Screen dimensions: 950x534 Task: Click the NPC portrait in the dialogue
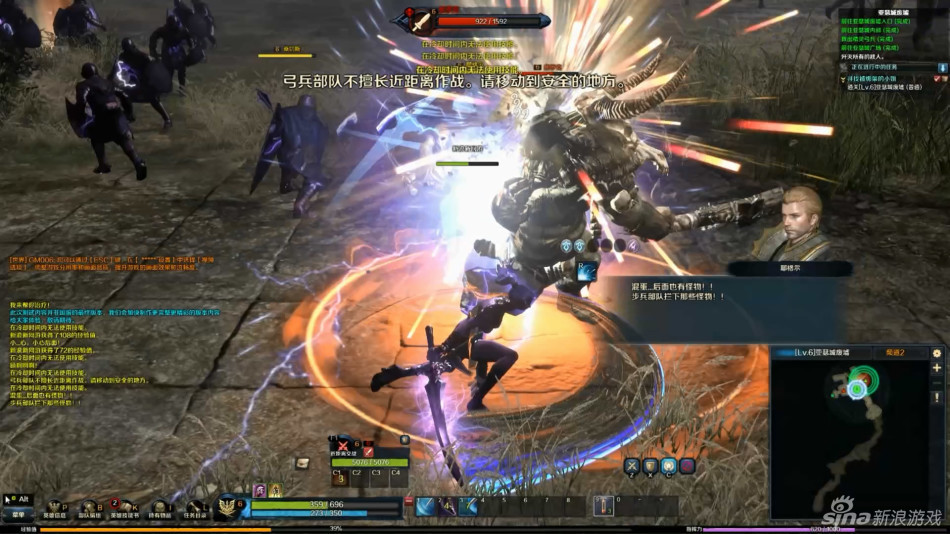click(795, 220)
